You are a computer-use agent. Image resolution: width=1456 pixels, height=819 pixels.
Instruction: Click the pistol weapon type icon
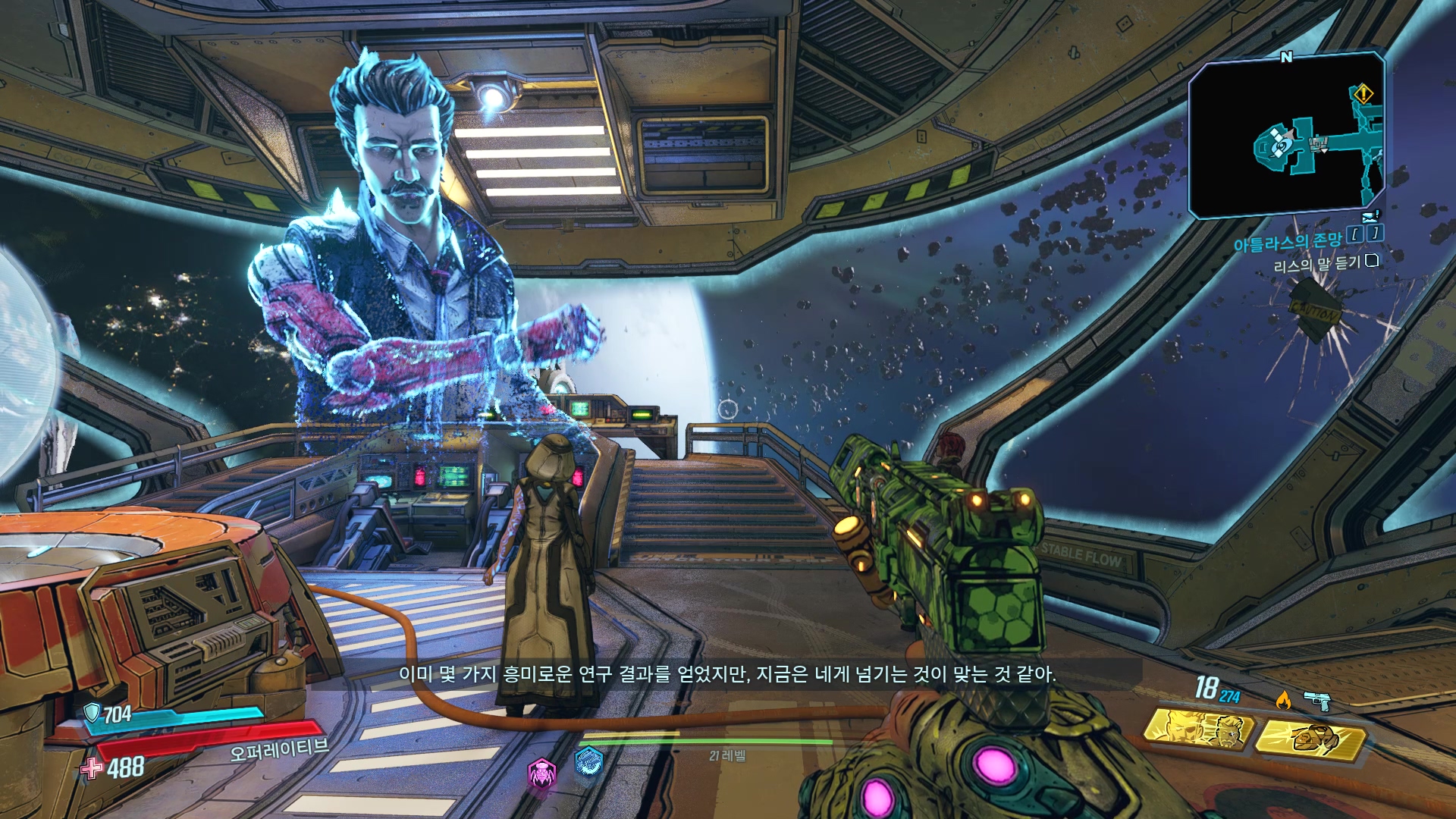click(1318, 701)
